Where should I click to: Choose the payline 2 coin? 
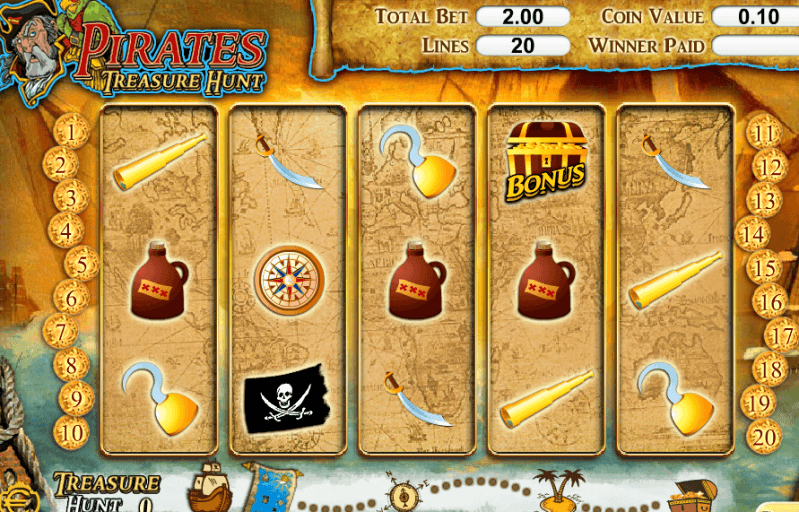coord(60,164)
